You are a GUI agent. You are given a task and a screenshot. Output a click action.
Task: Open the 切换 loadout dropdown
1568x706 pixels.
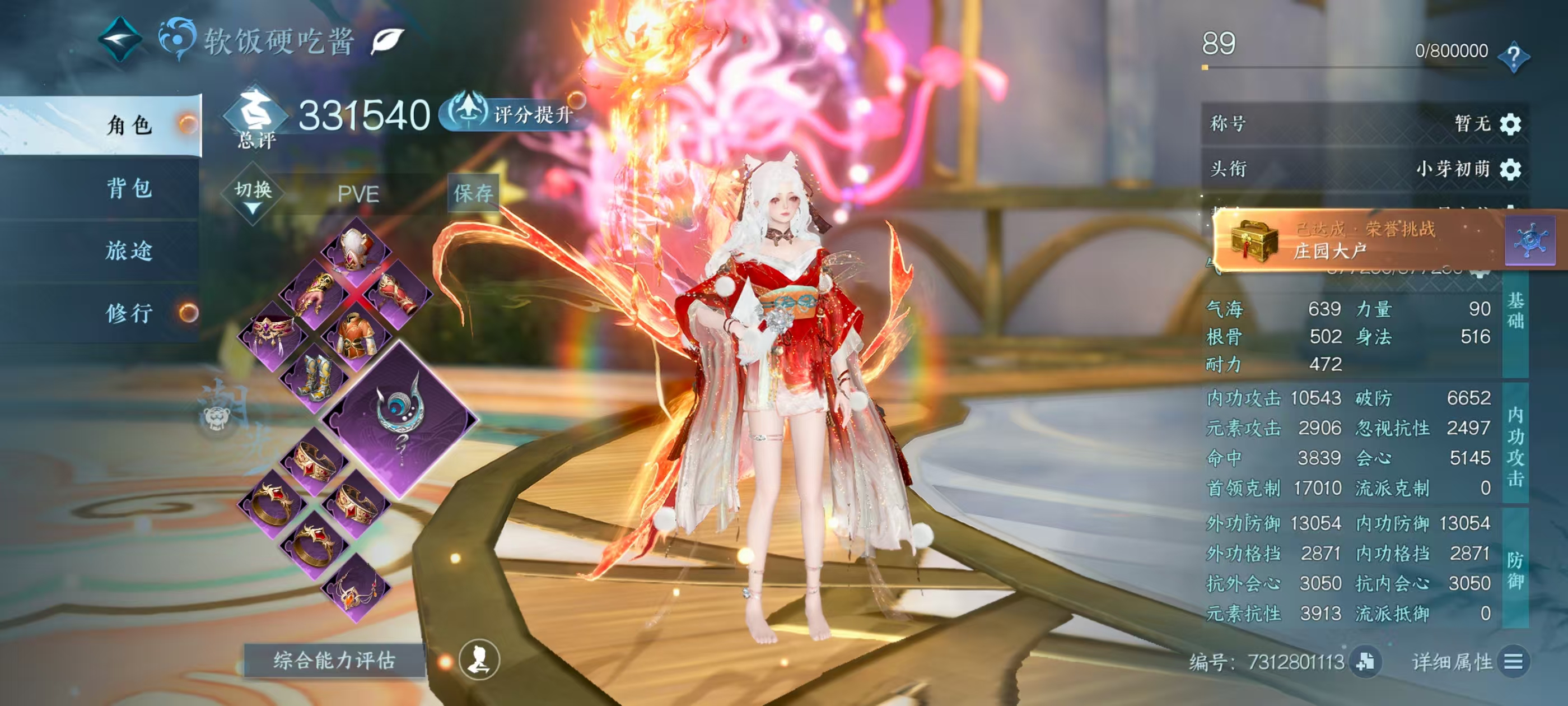coord(253,194)
